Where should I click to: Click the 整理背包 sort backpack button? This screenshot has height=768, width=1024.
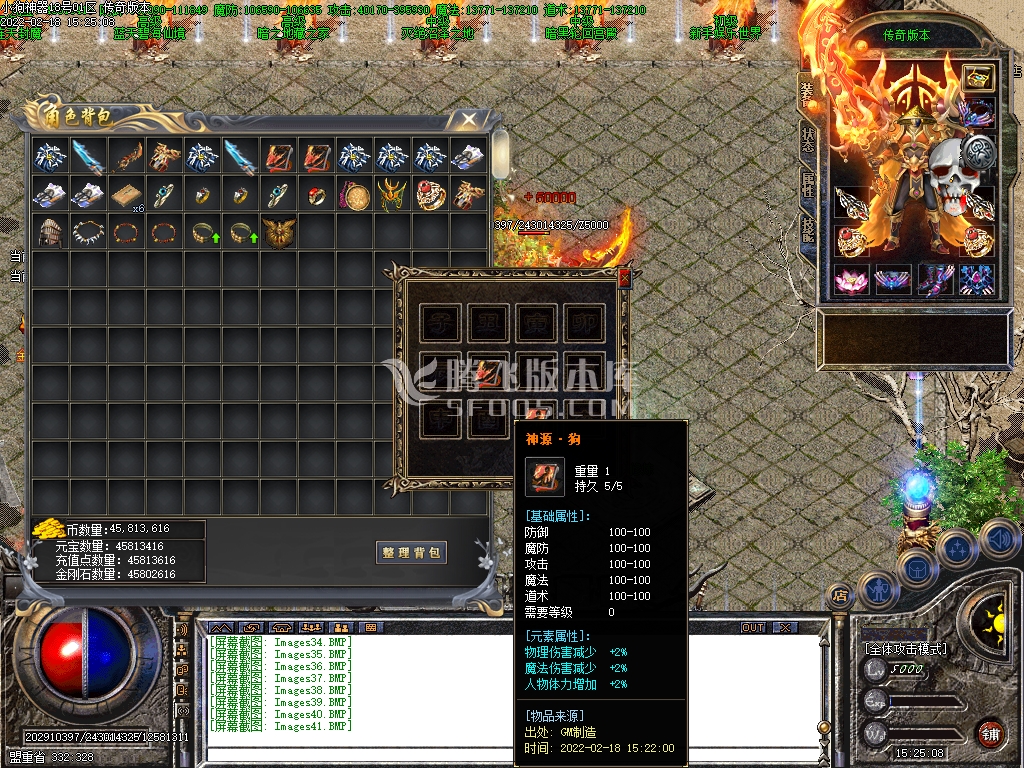click(x=411, y=553)
